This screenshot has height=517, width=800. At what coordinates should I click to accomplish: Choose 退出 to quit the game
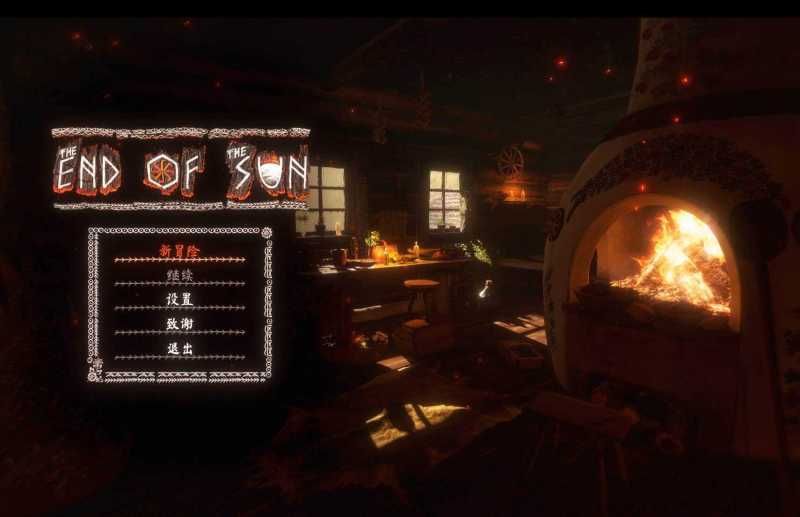tap(180, 348)
